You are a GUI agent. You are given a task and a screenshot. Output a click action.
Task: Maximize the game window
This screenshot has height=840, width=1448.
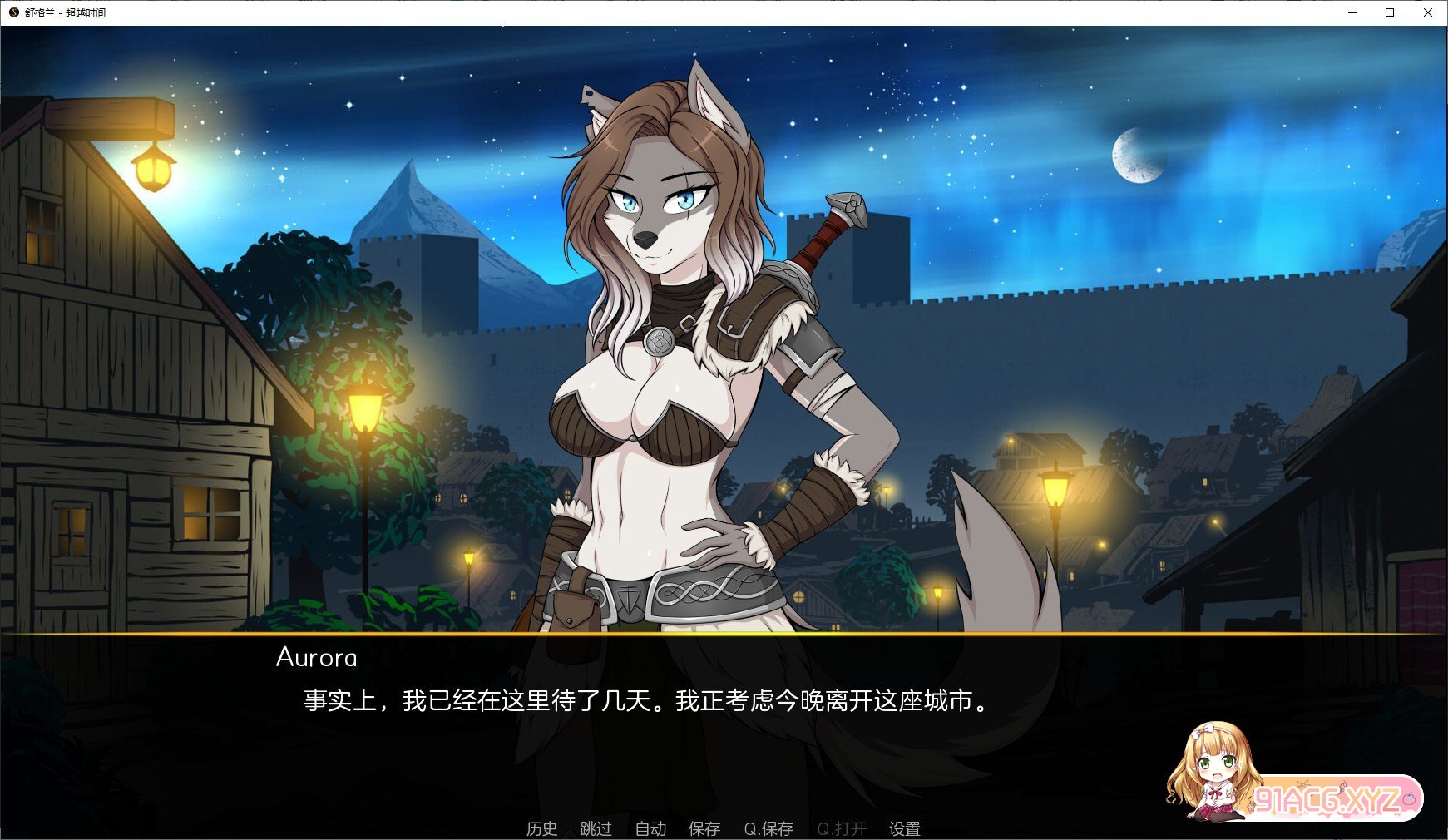coord(1389,12)
